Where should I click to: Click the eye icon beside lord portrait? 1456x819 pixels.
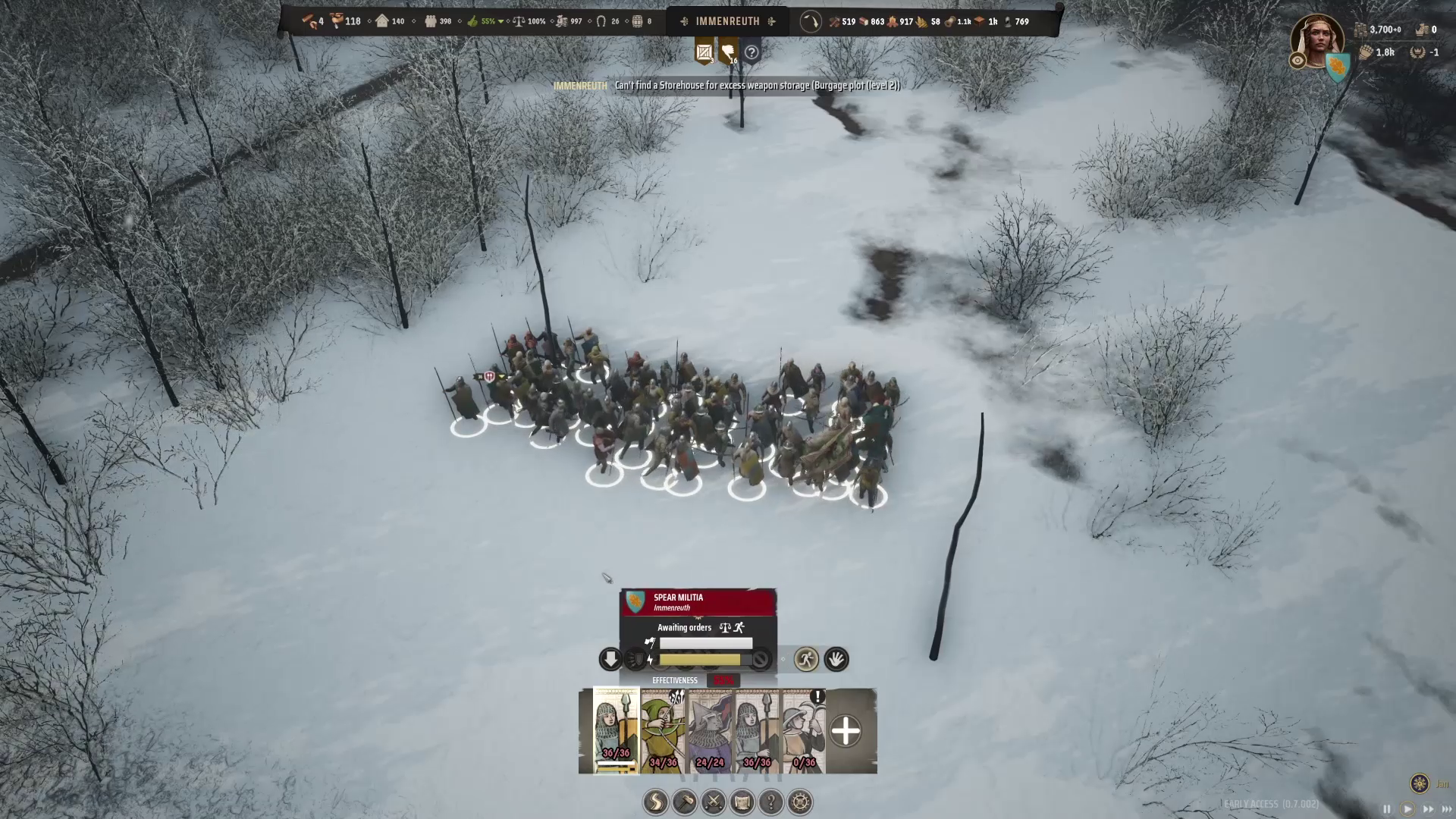click(x=1298, y=61)
